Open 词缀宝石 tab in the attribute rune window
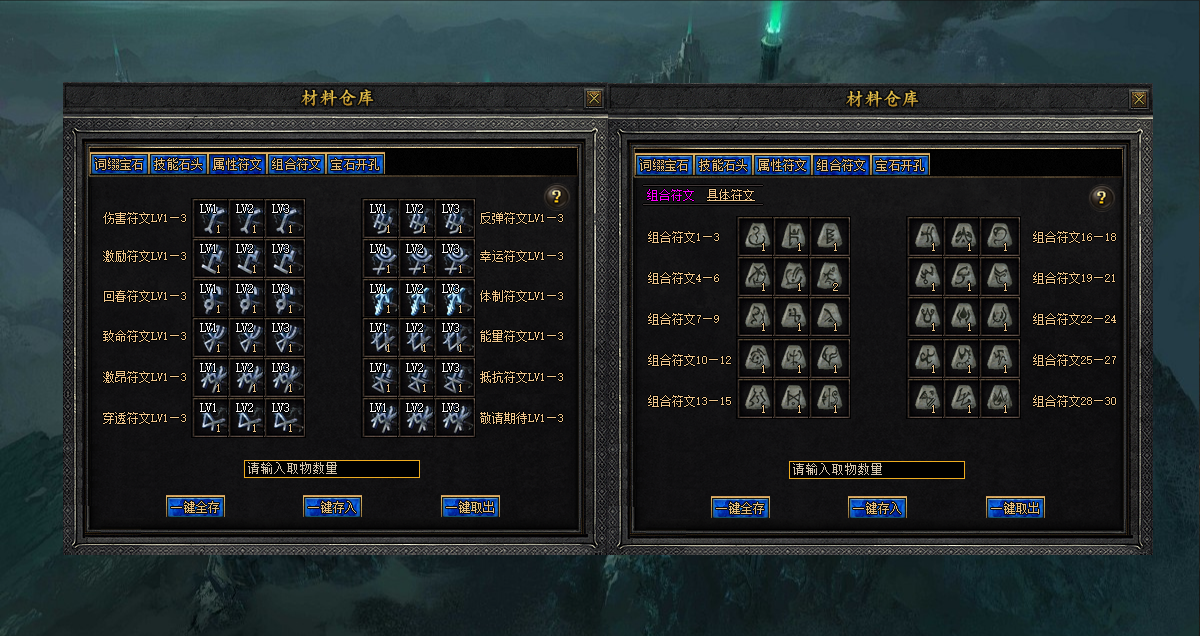 [x=119, y=164]
